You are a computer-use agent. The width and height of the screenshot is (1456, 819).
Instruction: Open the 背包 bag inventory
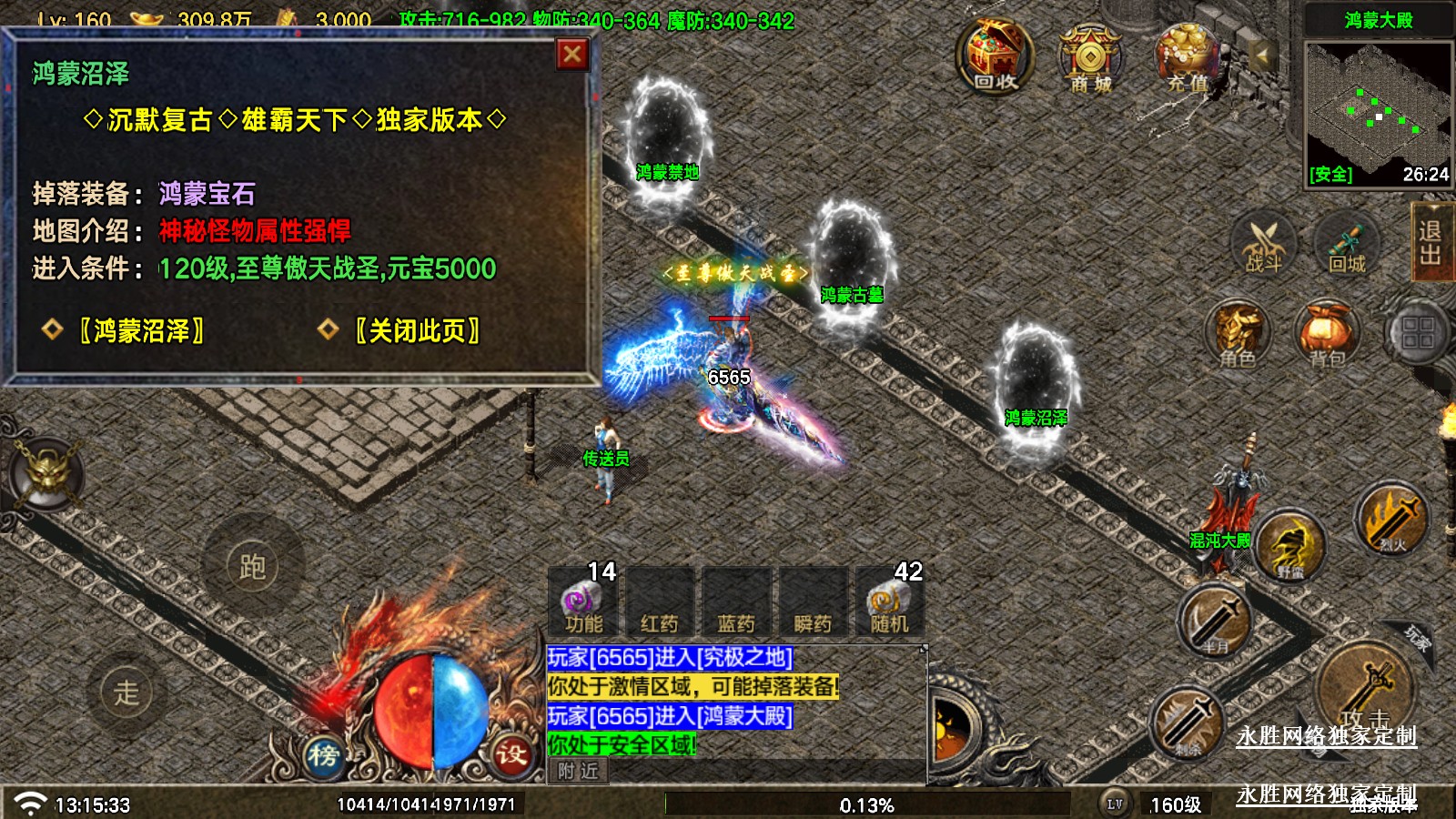click(x=1327, y=337)
